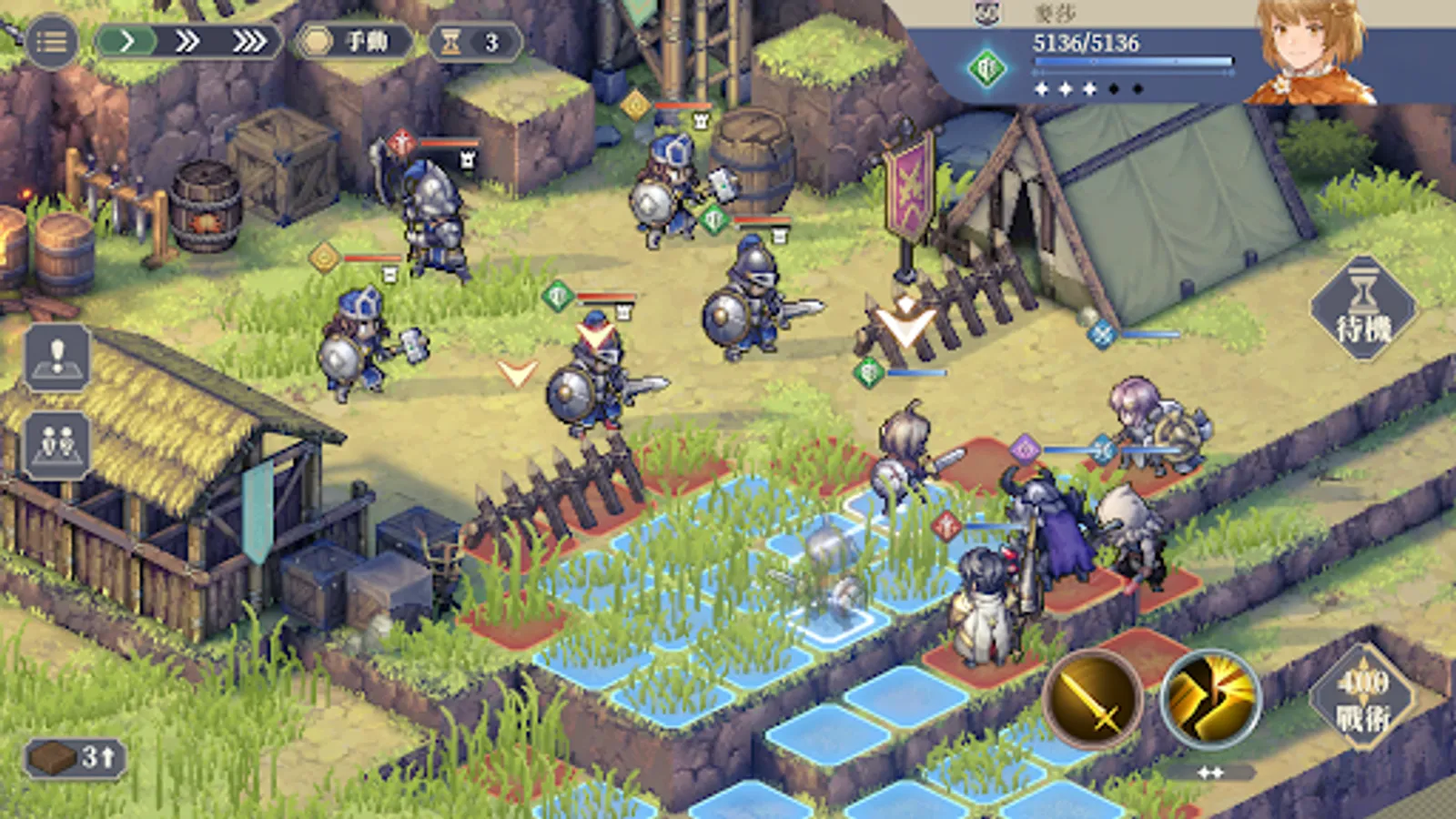Activate the golden sword attack skill
This screenshot has height=819, width=1456.
click(1093, 699)
